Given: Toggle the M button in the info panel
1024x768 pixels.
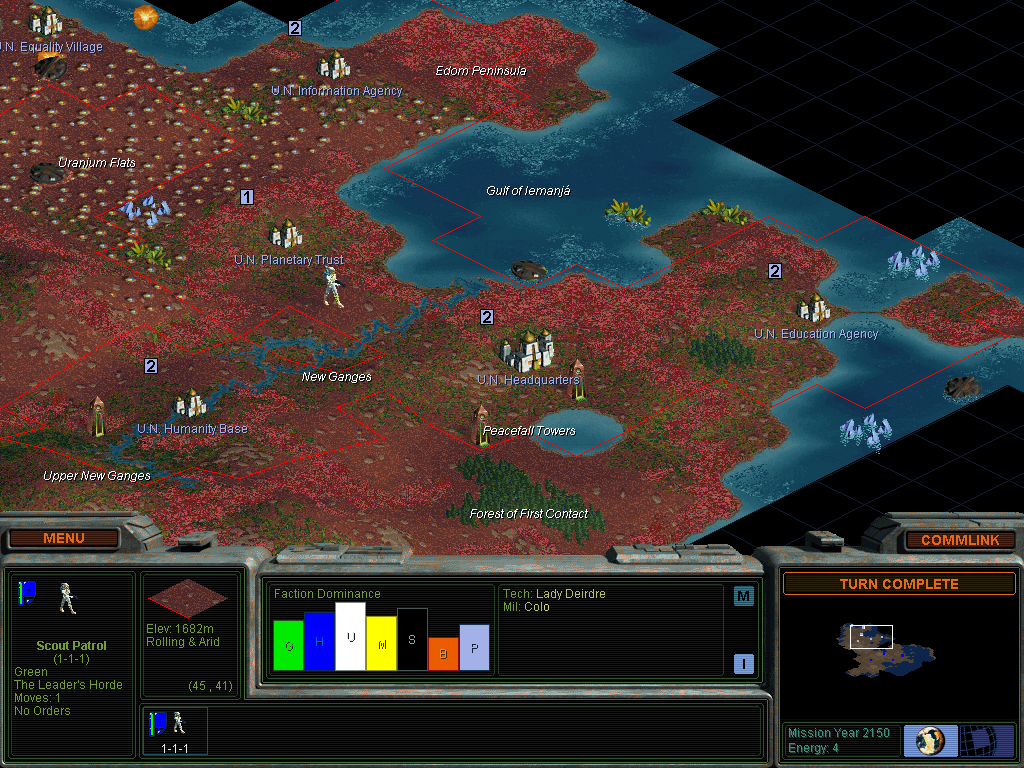Looking at the screenshot, I should (743, 597).
